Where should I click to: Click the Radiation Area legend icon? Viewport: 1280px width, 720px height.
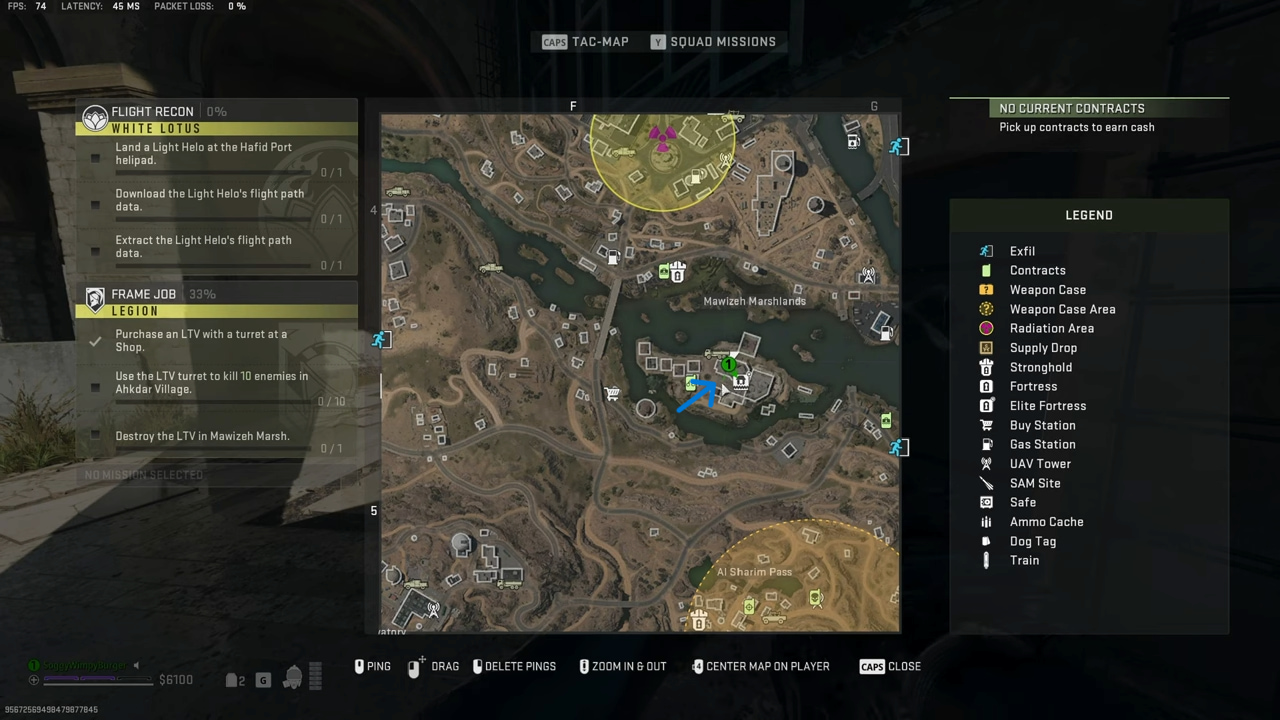(986, 328)
